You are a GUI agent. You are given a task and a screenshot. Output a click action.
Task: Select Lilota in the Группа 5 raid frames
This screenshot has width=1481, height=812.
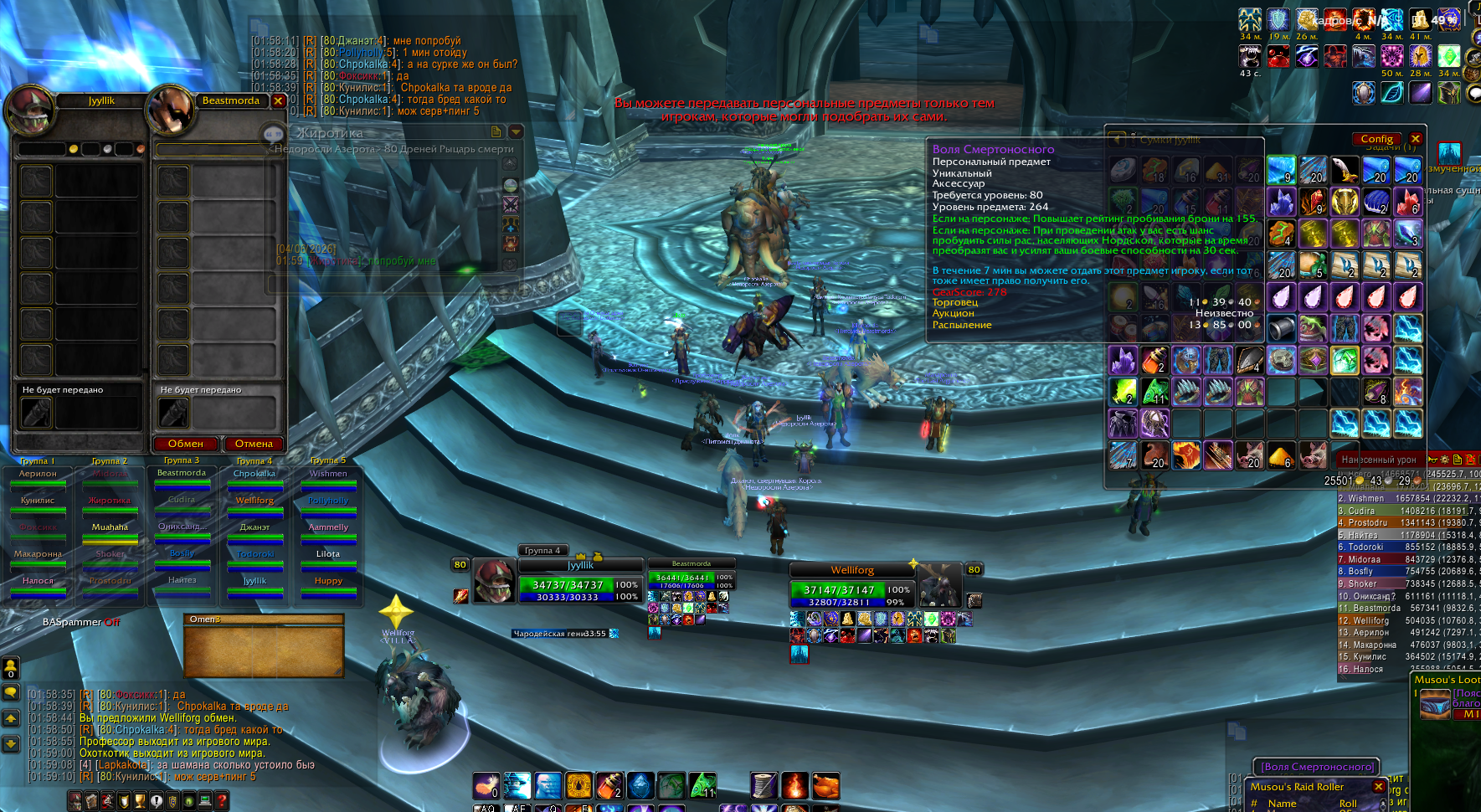[328, 554]
